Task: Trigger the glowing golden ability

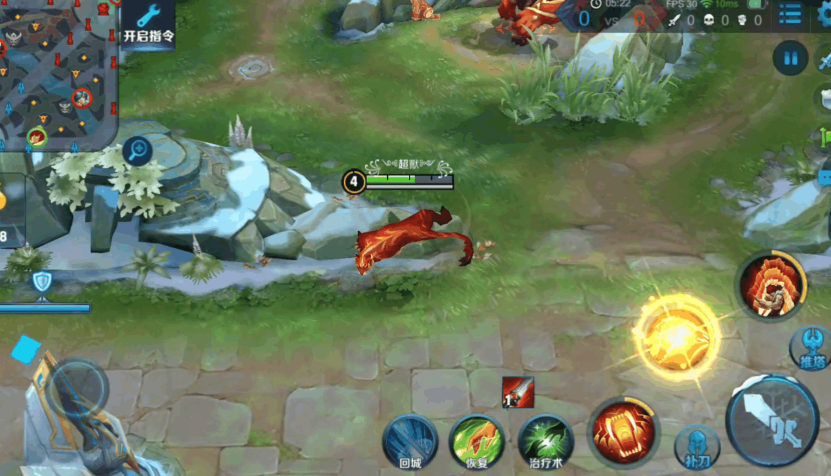Action: [676, 334]
